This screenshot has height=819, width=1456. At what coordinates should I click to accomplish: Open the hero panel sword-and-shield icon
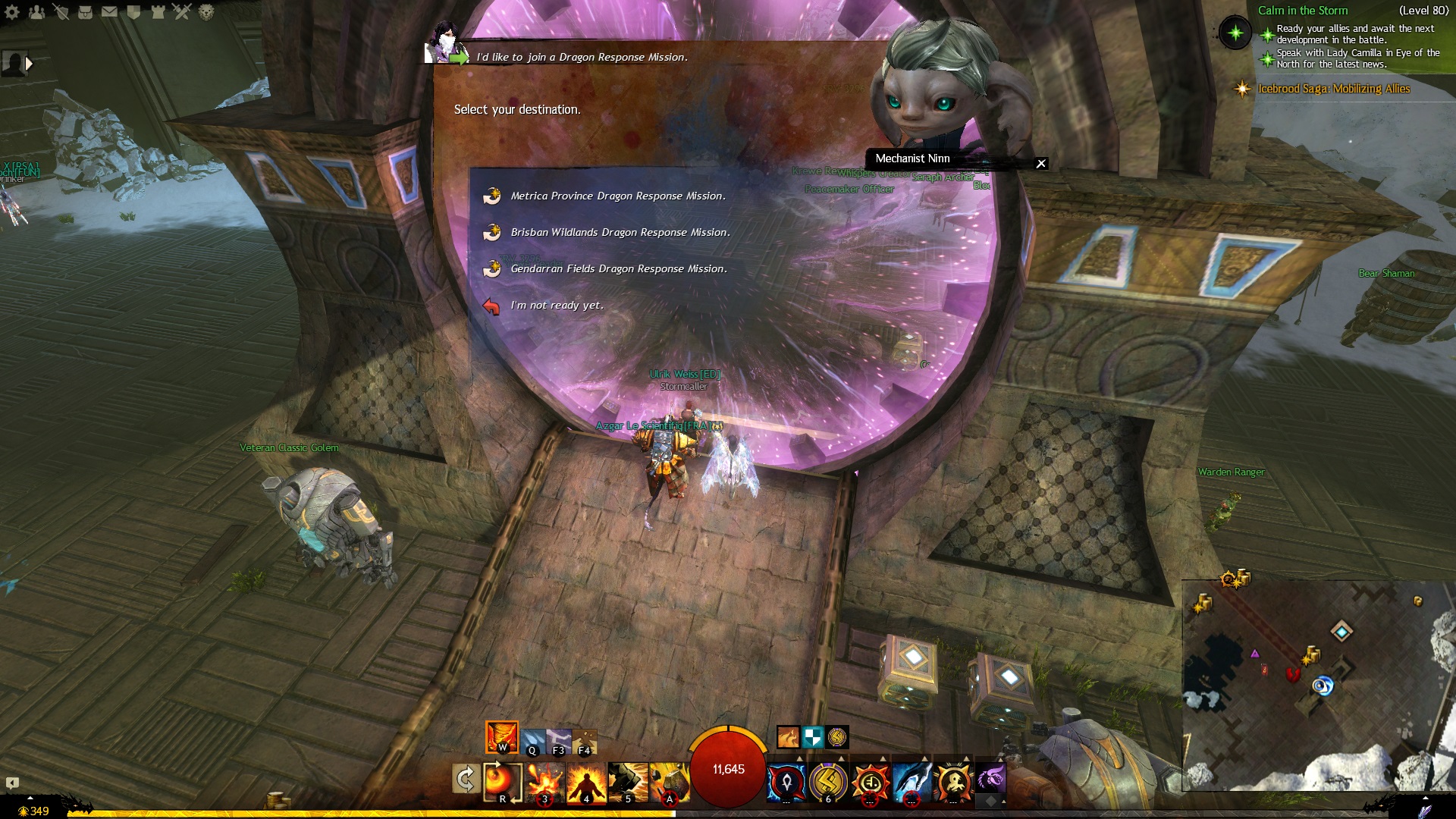coord(61,12)
